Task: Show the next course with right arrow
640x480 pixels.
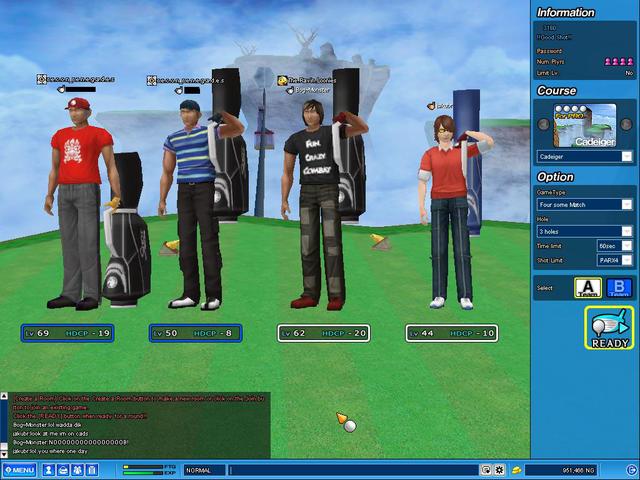Action: [x=628, y=125]
